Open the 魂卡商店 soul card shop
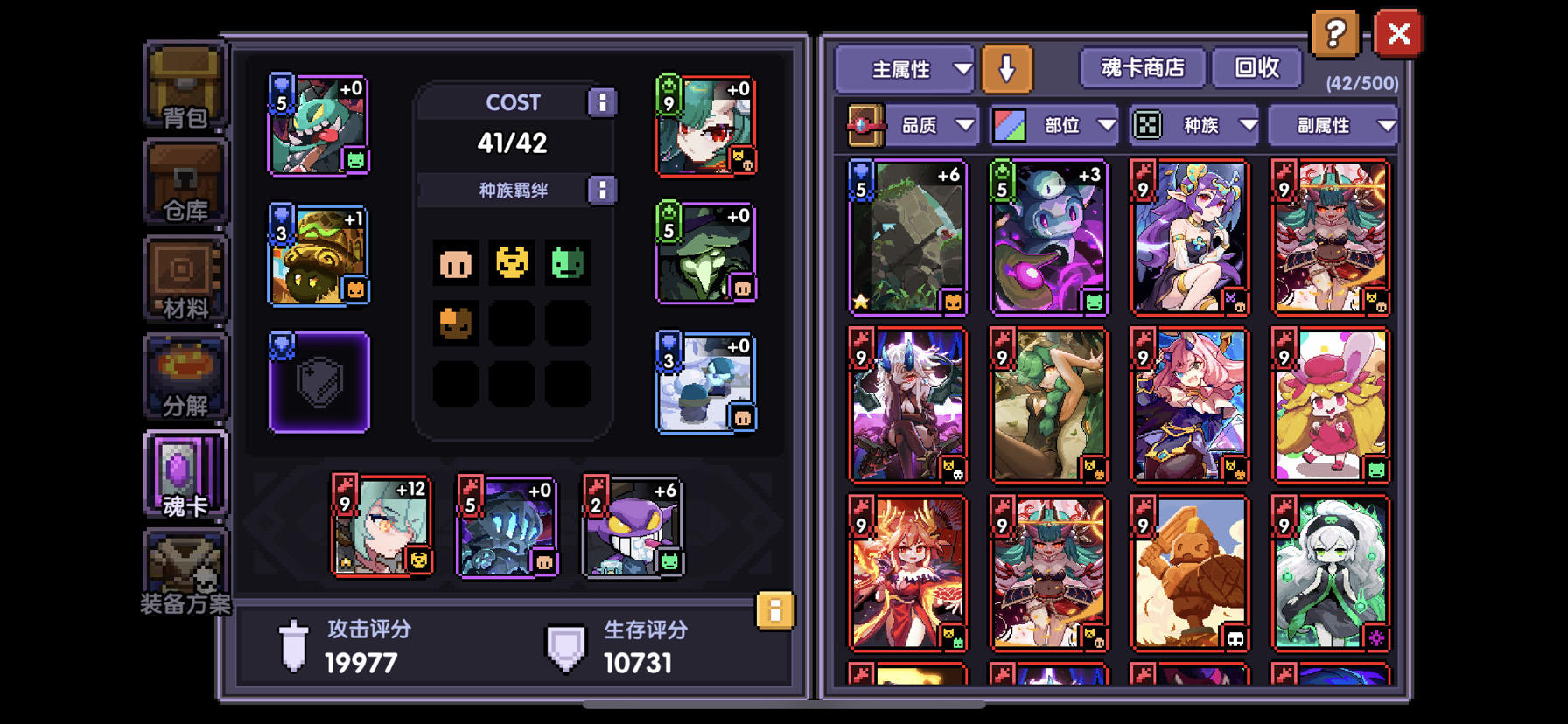 coord(1142,67)
